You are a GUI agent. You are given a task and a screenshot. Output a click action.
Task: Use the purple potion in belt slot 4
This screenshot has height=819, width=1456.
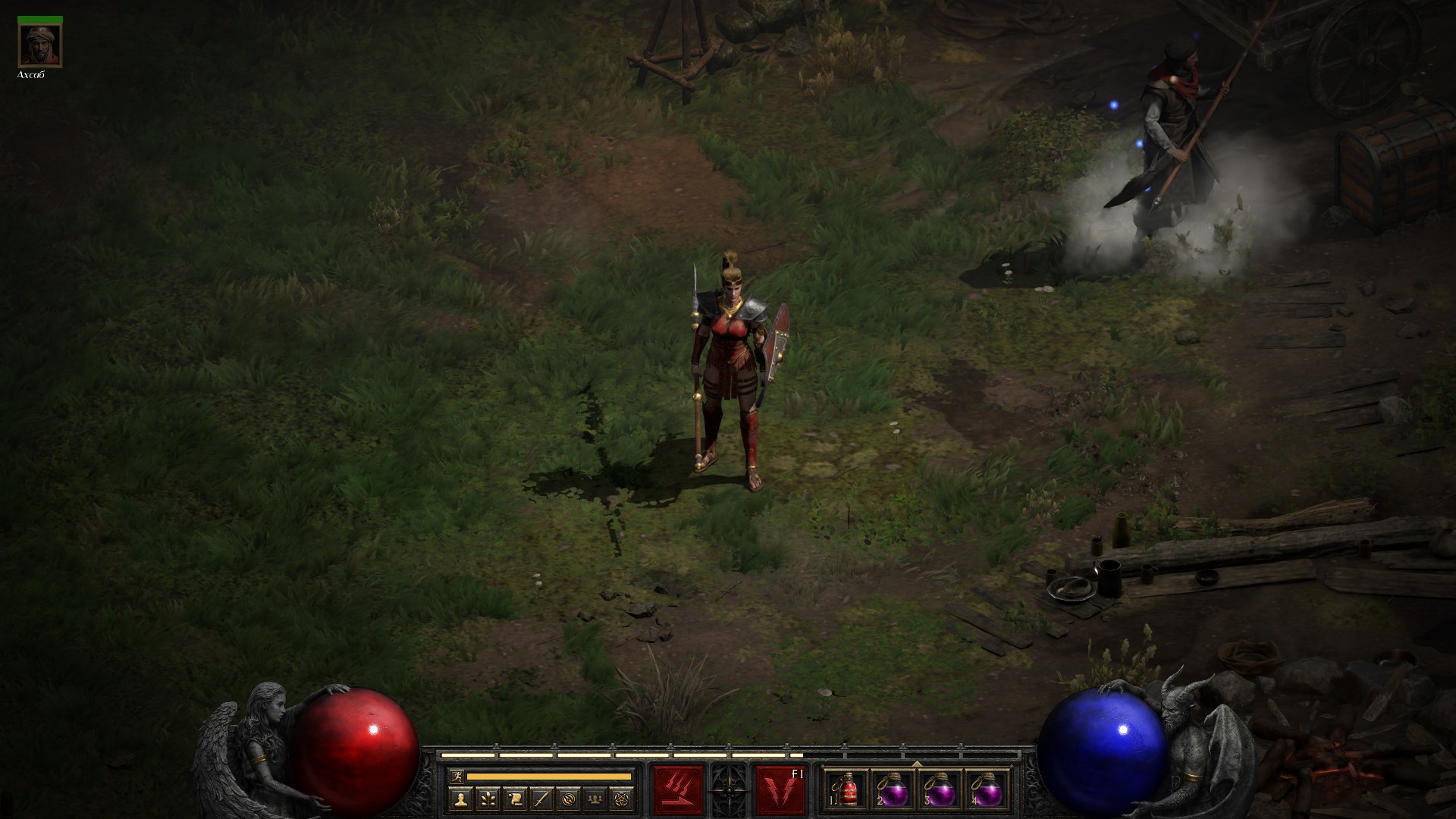click(x=987, y=790)
